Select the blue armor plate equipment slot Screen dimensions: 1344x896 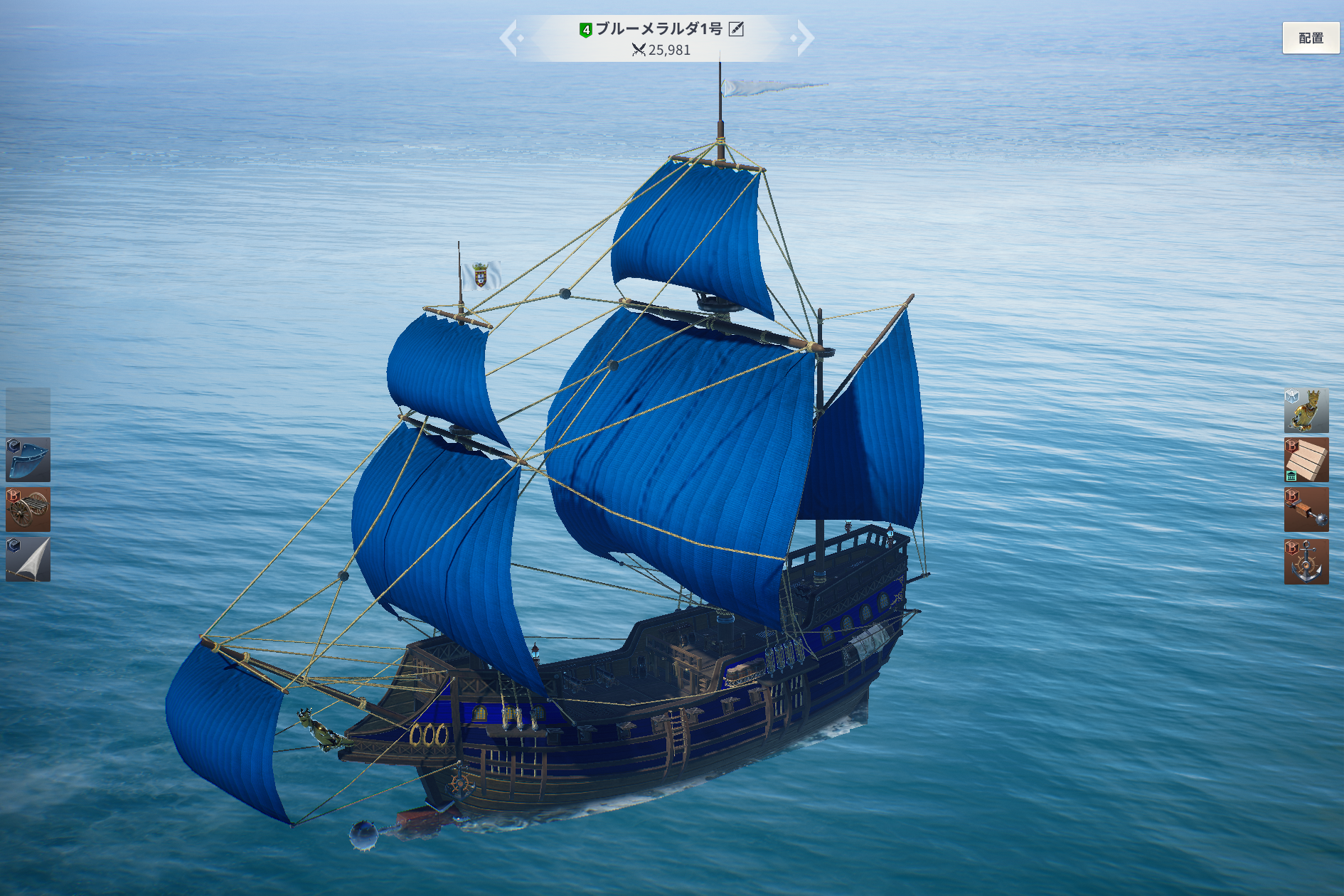click(28, 460)
